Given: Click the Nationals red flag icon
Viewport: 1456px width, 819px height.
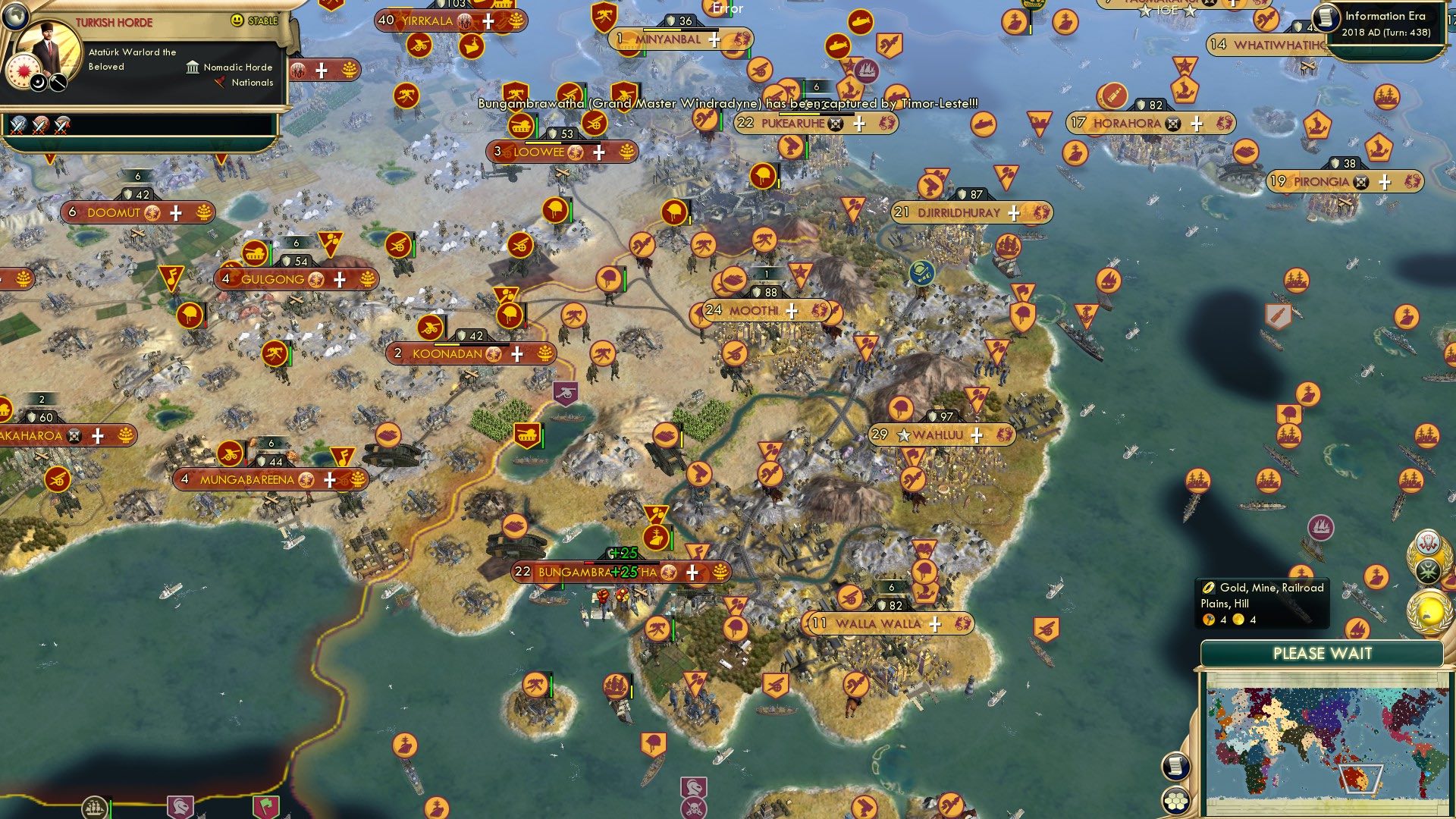Looking at the screenshot, I should point(220,83).
